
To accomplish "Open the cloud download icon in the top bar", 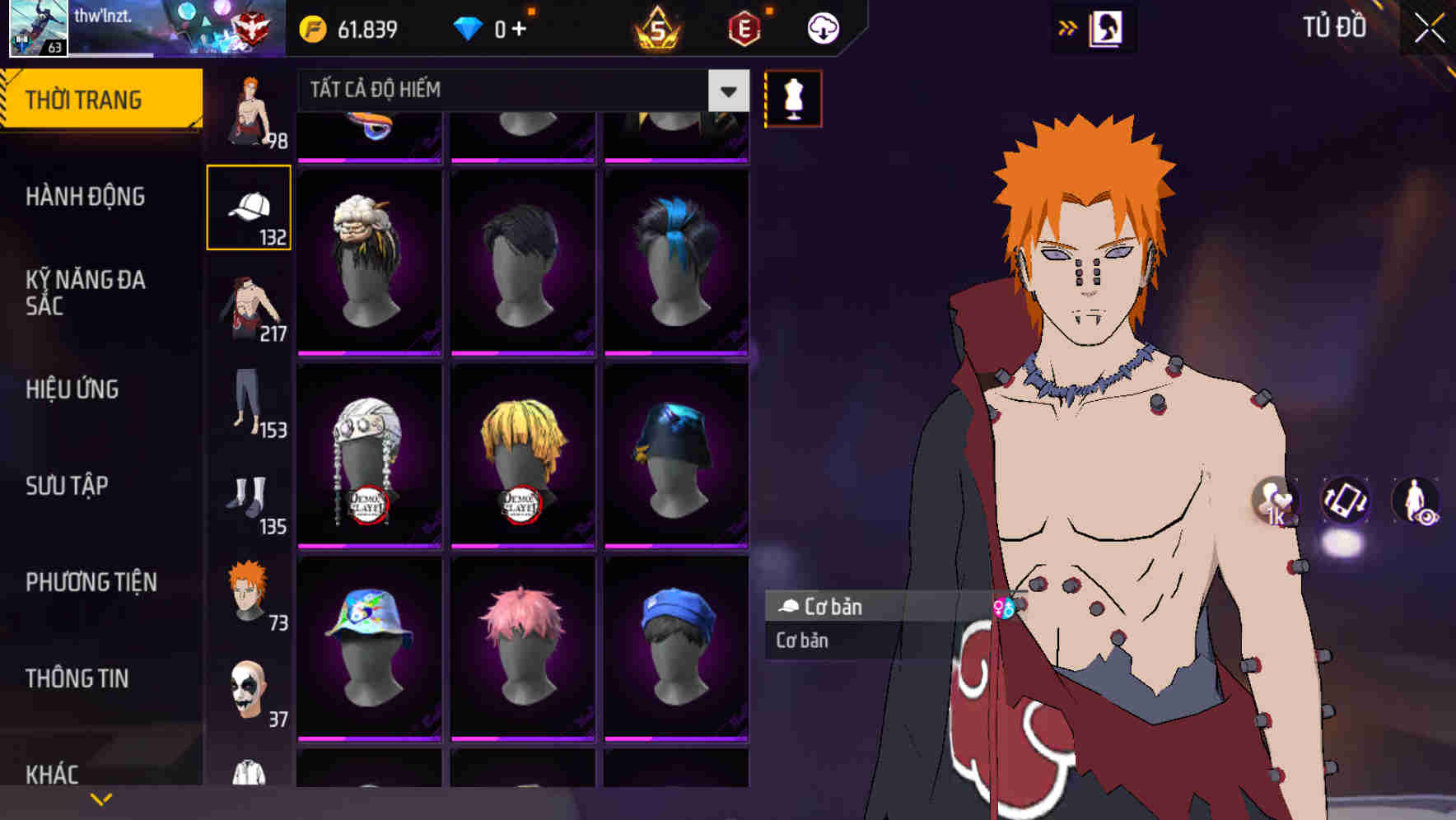I will tap(823, 27).
